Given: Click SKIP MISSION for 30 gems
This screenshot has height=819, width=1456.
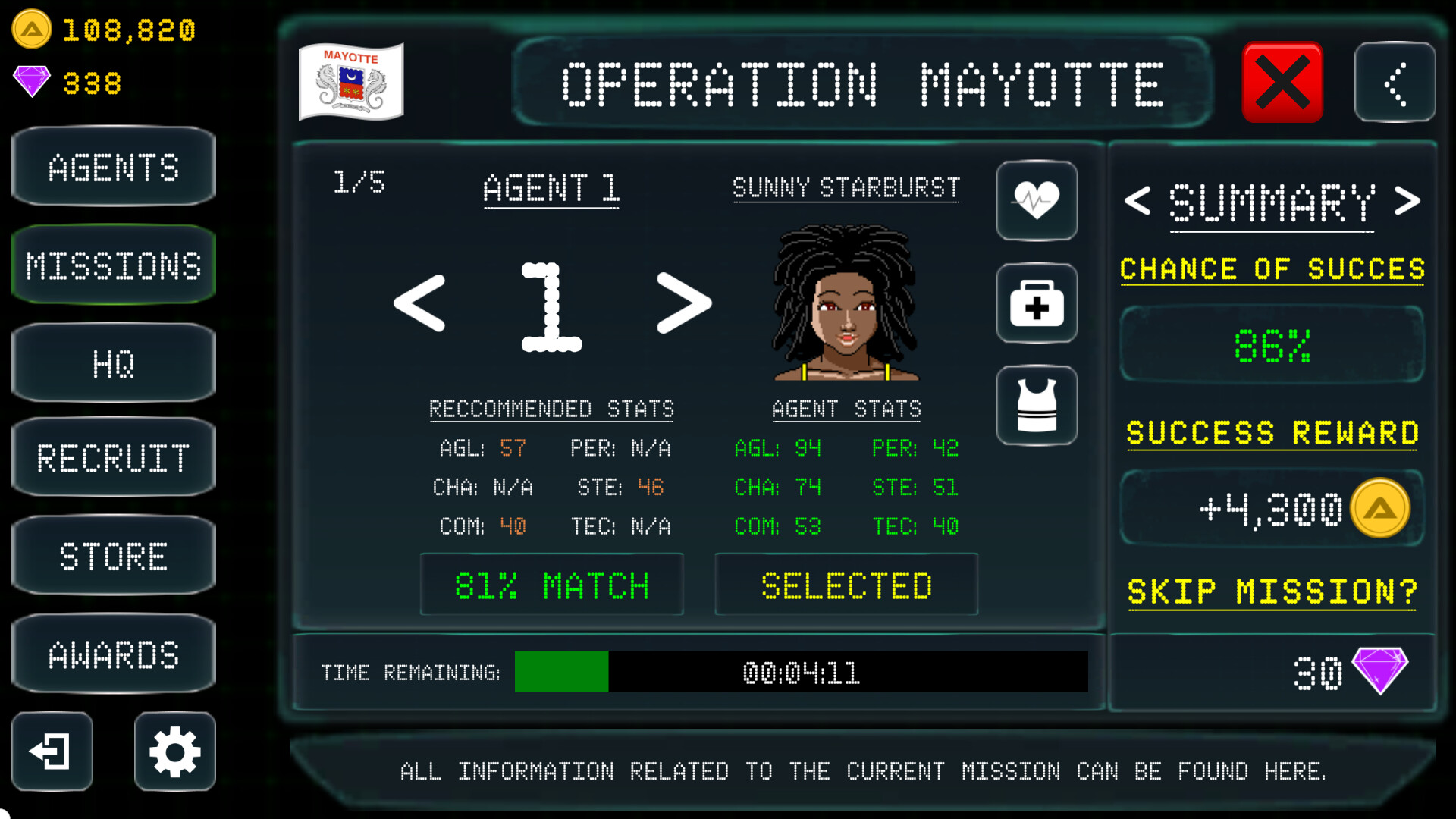Looking at the screenshot, I should [1272, 591].
